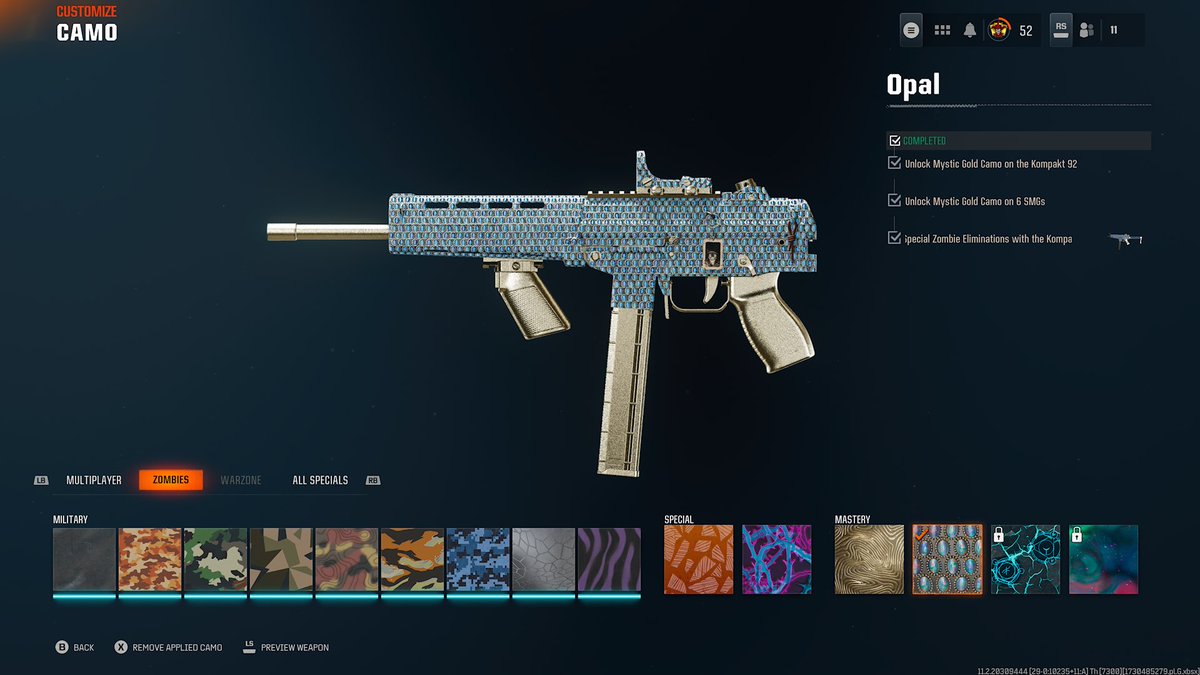Choose the Mystic Gold mastery camo
1200x675 pixels.
coord(869,560)
